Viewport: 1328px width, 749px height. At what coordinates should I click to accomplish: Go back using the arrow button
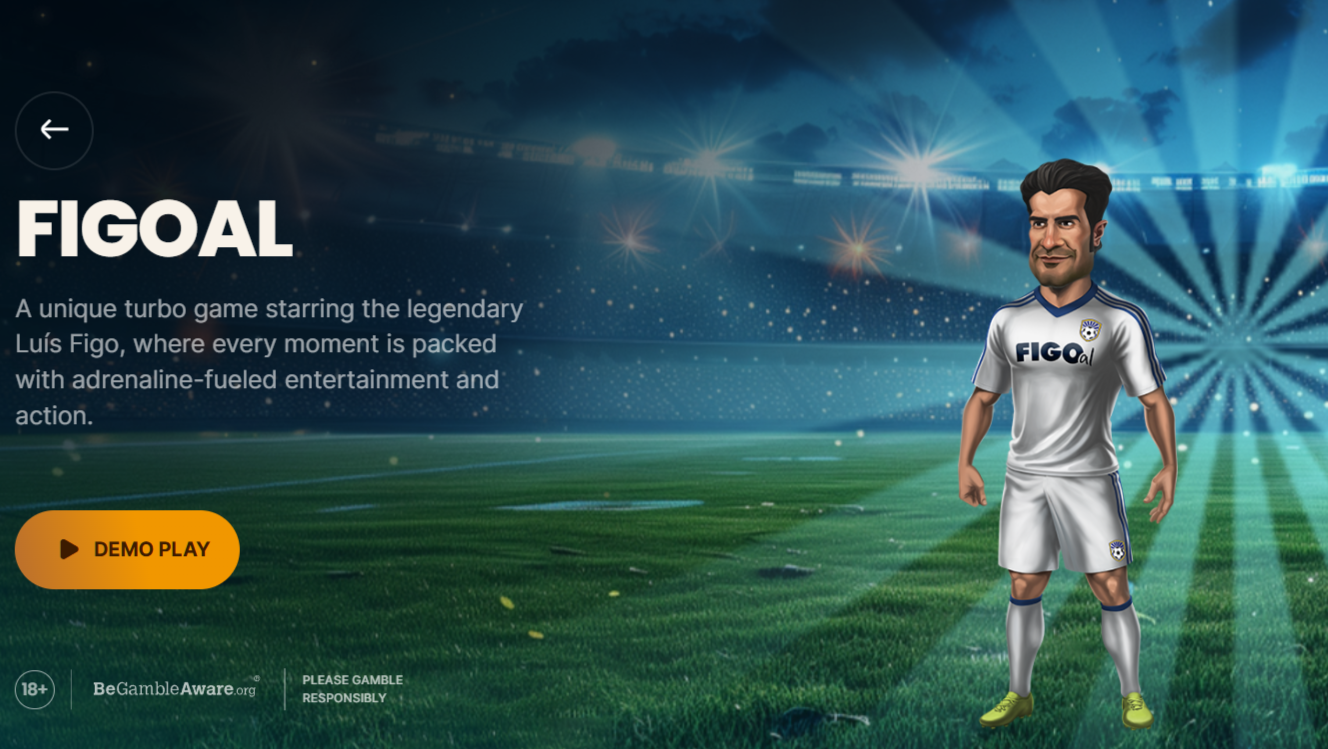(x=54, y=130)
